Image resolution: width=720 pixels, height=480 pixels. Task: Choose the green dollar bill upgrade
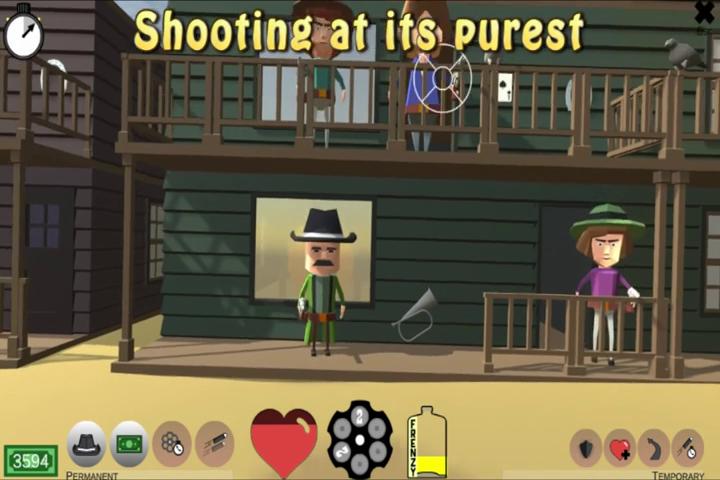[129, 443]
